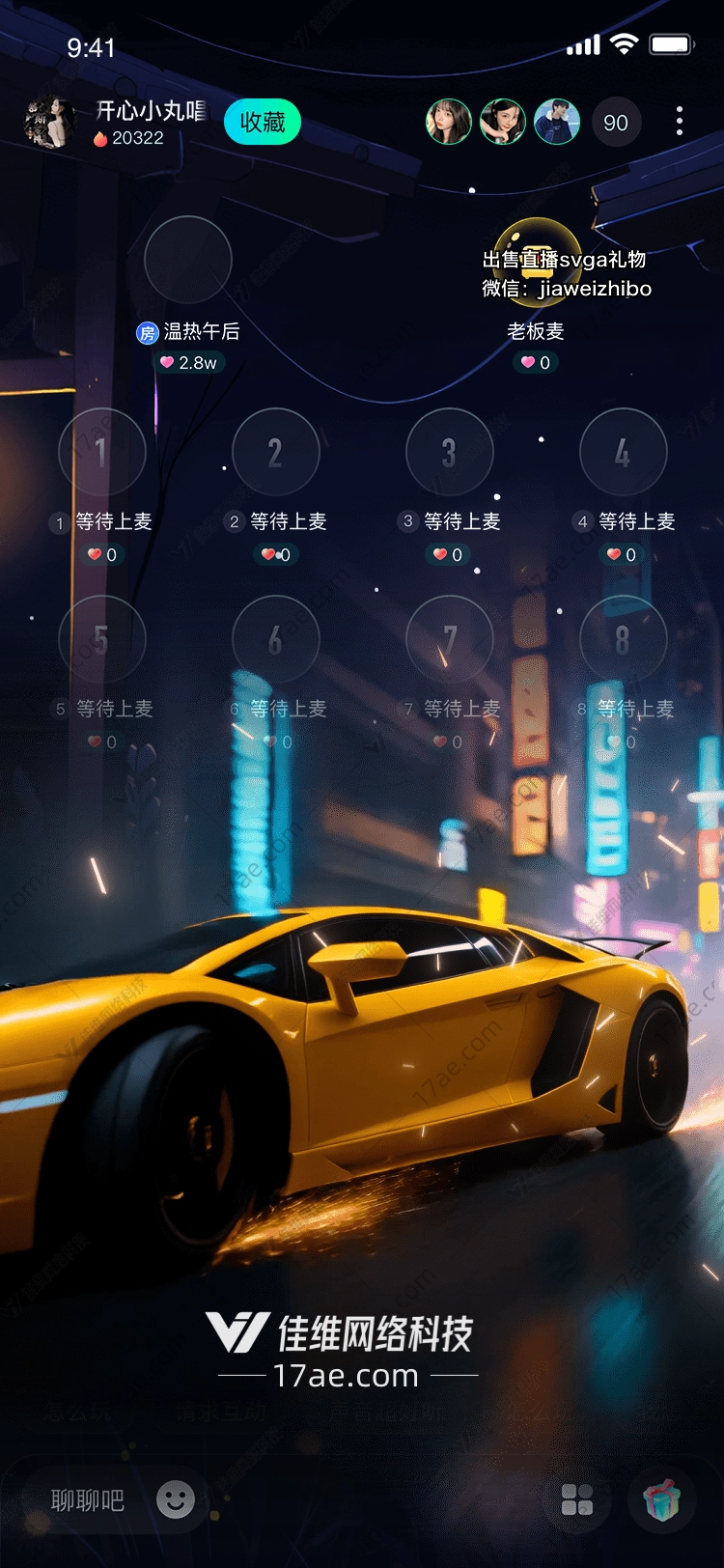724x1568 pixels.
Task: Open the three-dot more options menu
Action: [x=680, y=121]
